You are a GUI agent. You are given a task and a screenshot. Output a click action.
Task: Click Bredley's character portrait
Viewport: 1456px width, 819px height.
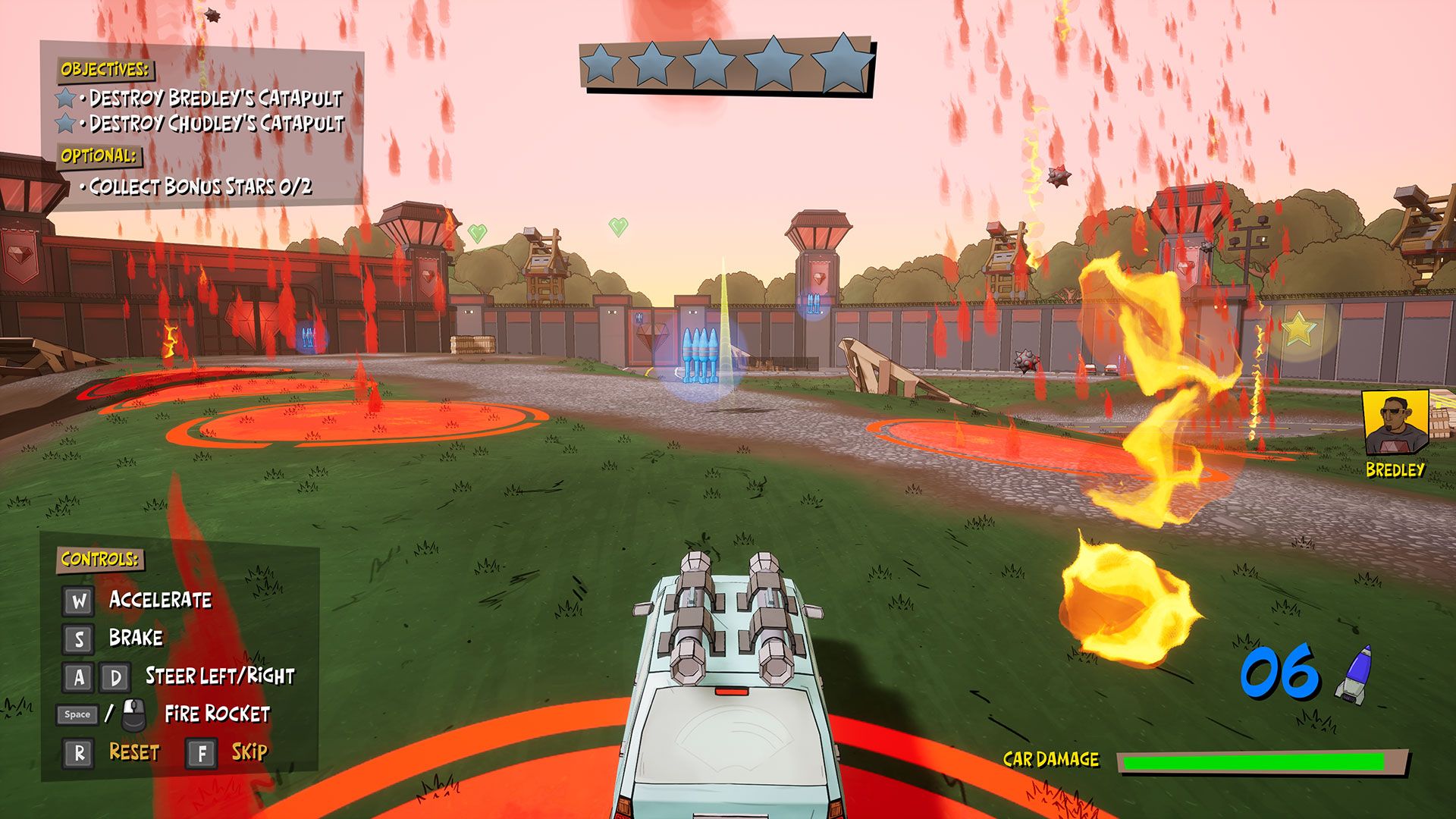[1395, 423]
